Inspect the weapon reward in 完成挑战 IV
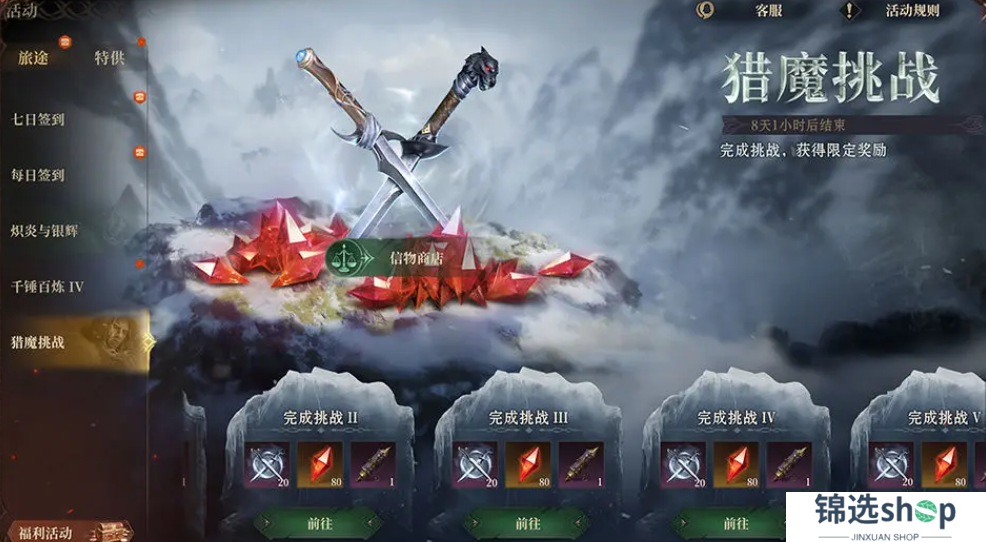986x542 pixels. (x=788, y=463)
